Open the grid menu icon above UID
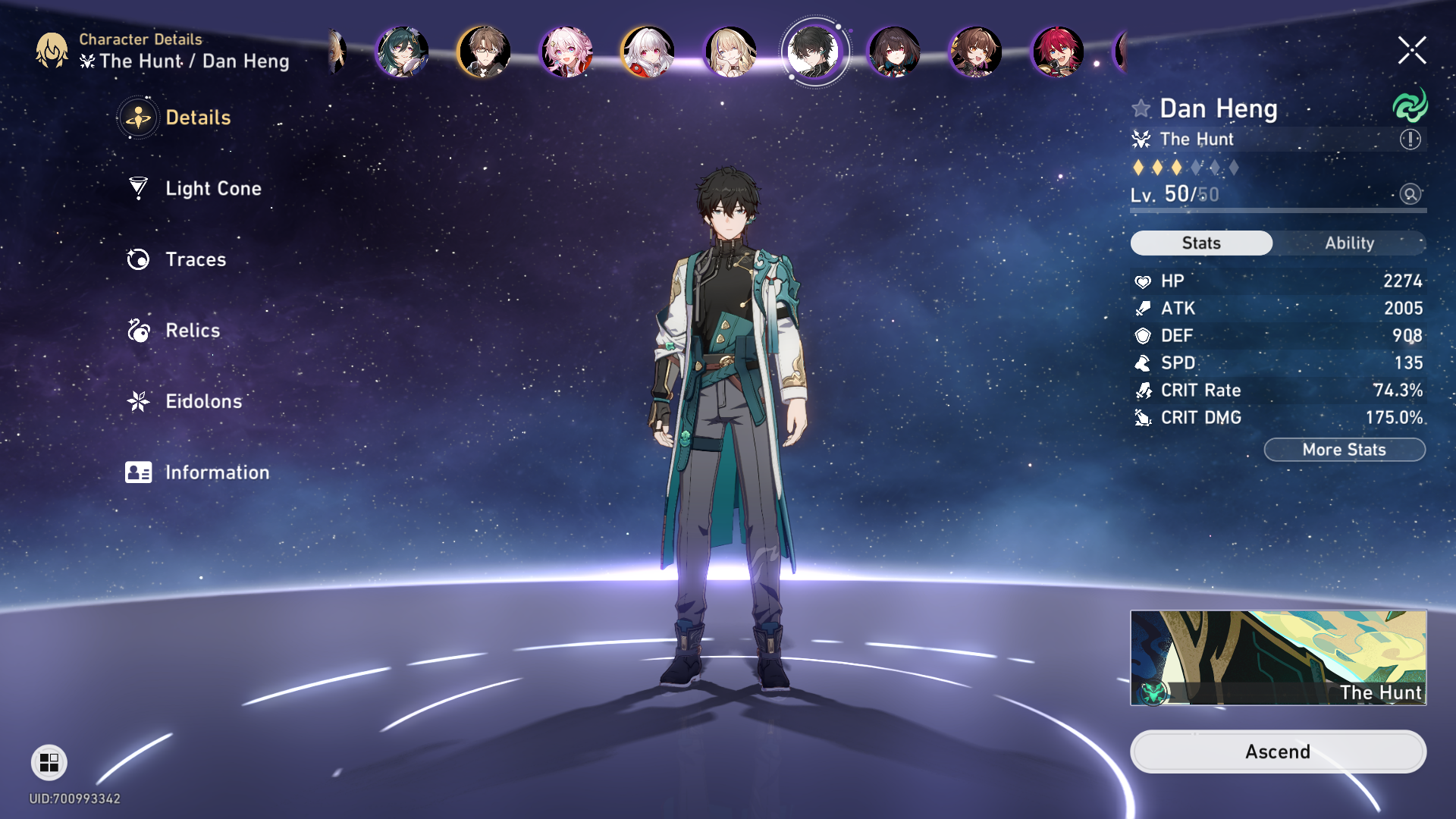 49,762
